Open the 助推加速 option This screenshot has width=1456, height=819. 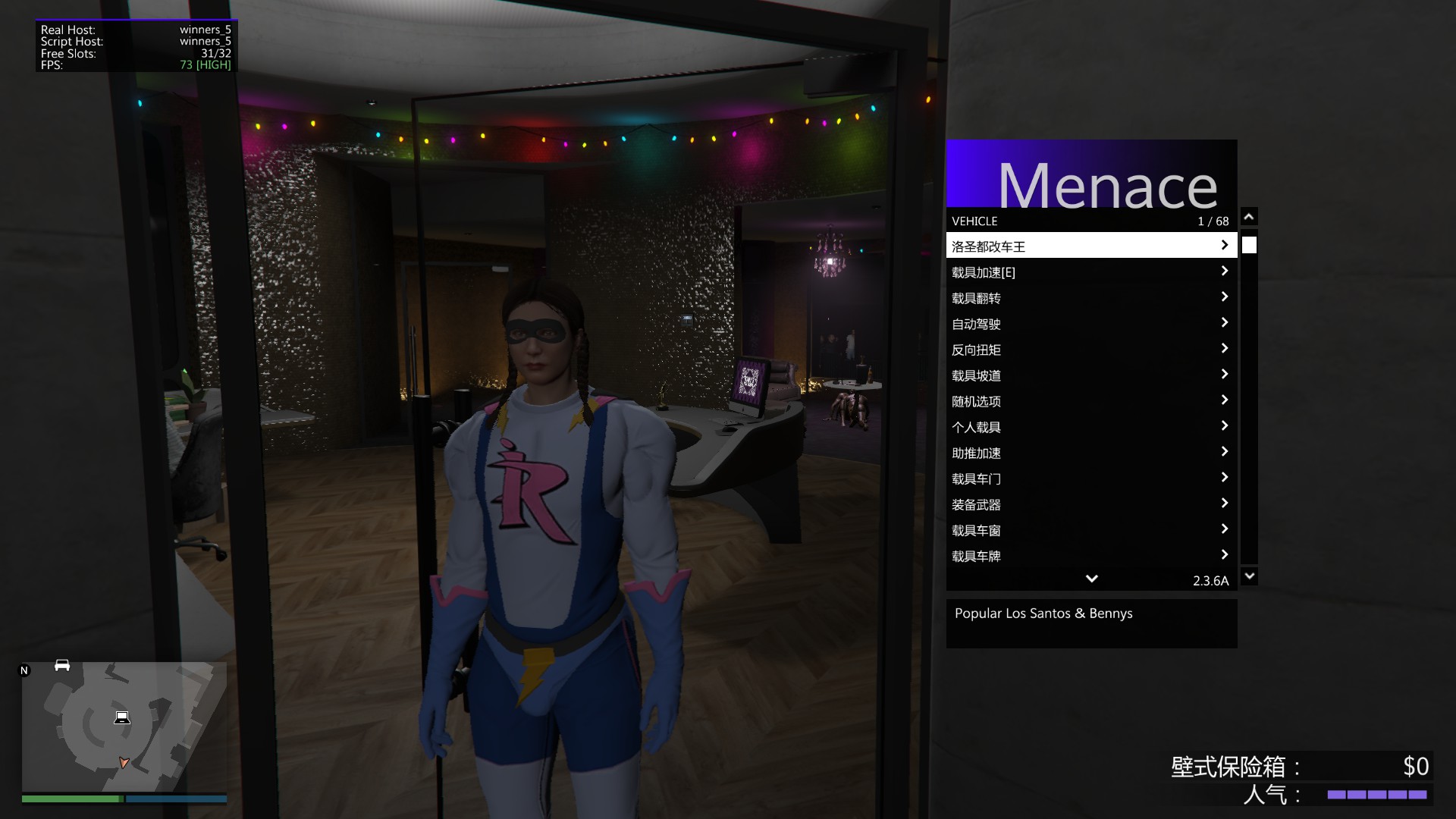click(x=1090, y=452)
